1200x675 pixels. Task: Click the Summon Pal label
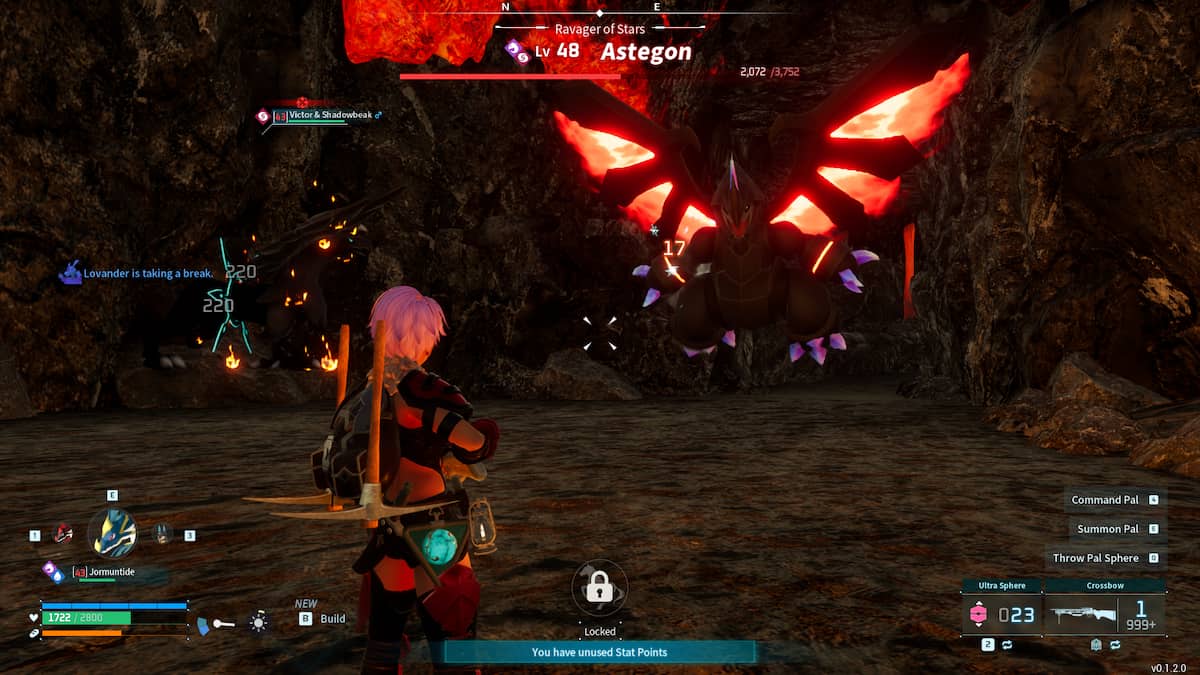[1107, 529]
